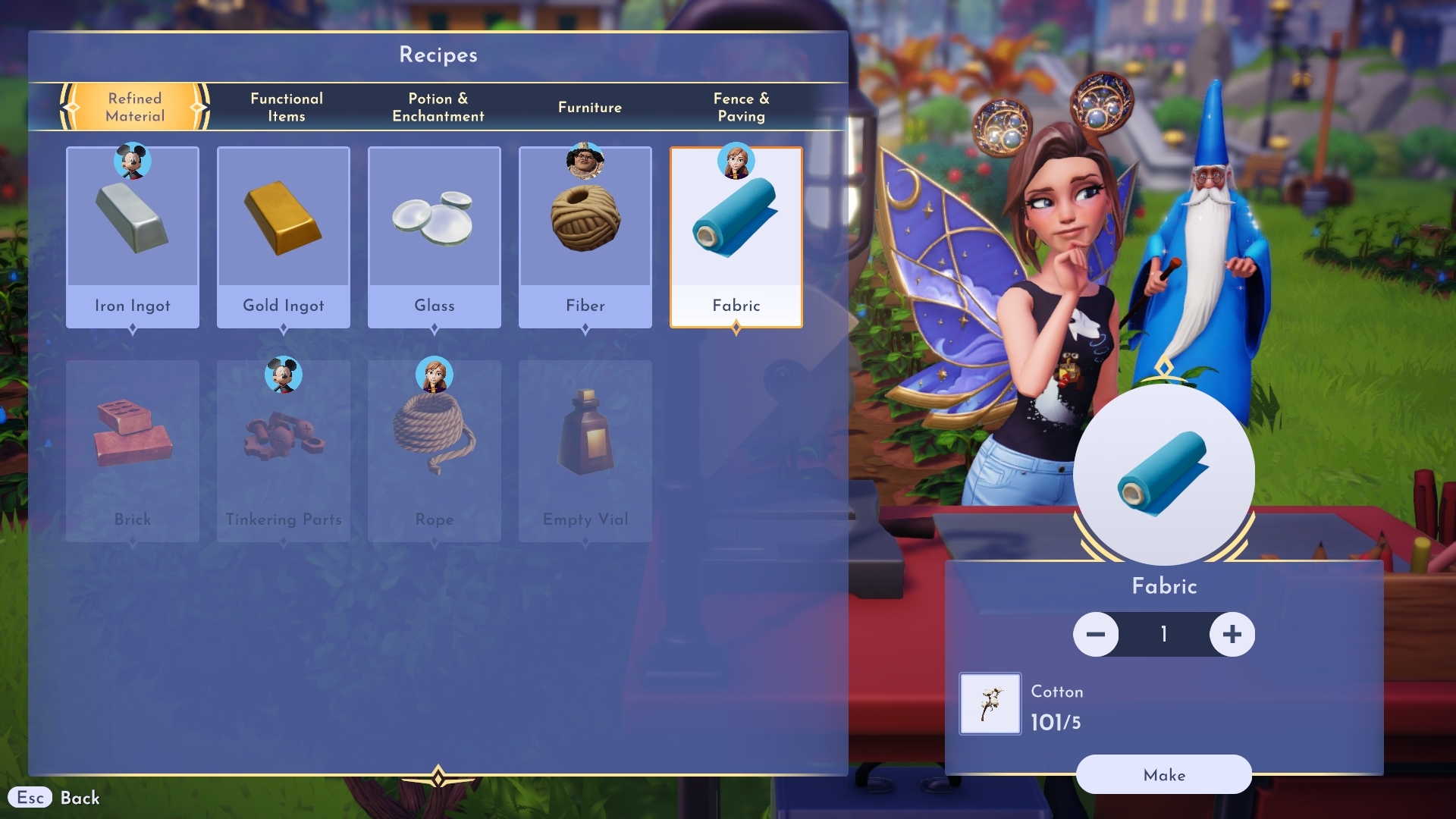This screenshot has width=1456, height=819.
Task: Switch to the Furniture tab
Action: 590,107
